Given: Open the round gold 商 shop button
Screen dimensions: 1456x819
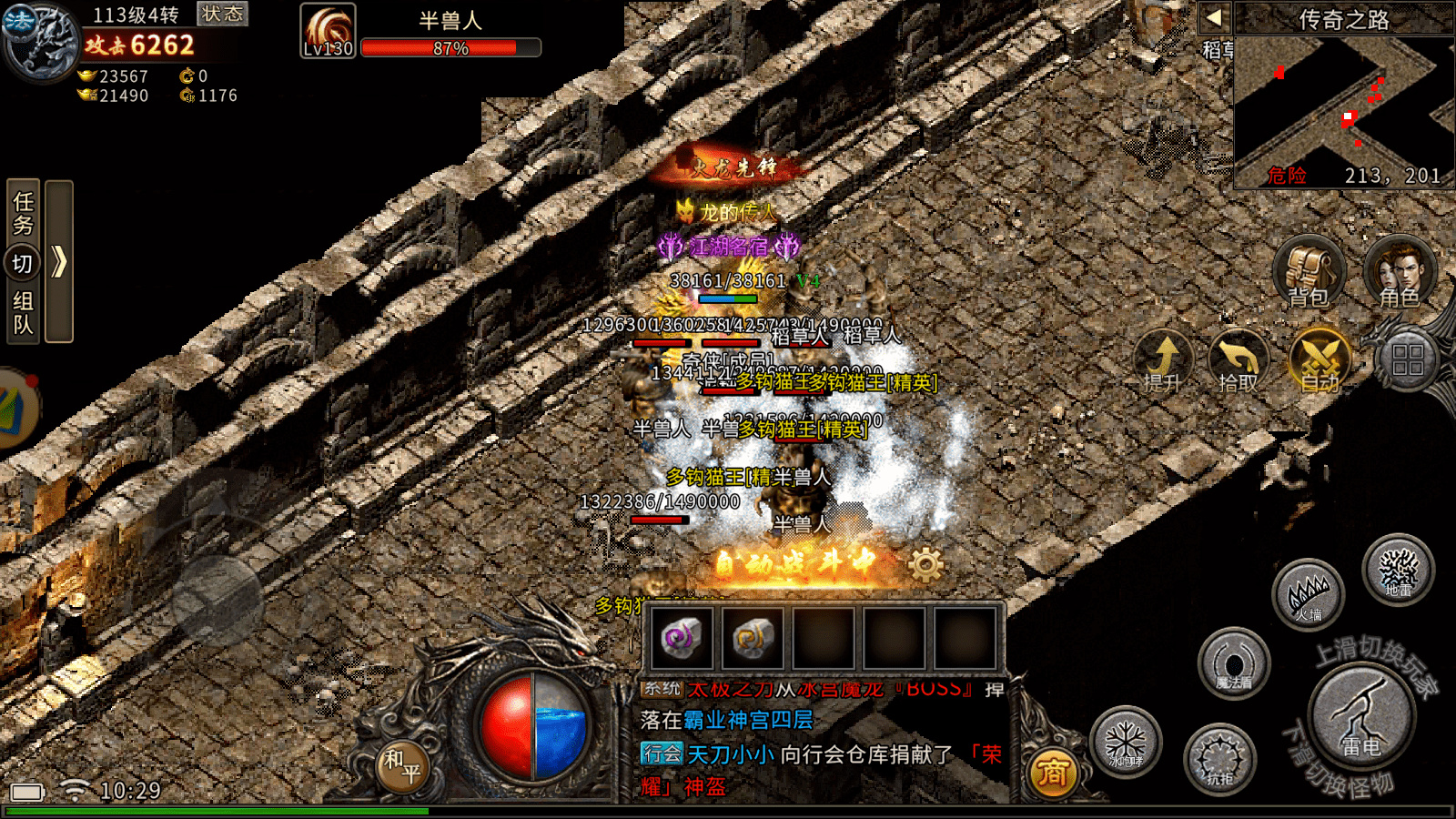Looking at the screenshot, I should (x=1052, y=773).
